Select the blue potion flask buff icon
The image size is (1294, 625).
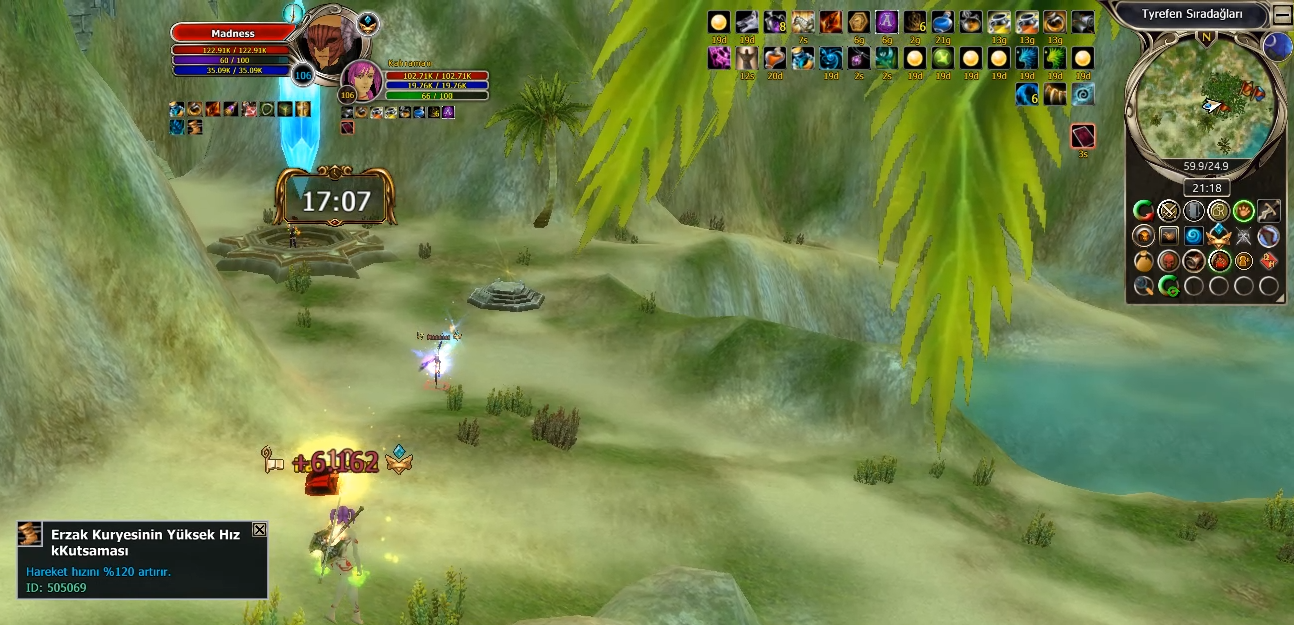[x=942, y=22]
